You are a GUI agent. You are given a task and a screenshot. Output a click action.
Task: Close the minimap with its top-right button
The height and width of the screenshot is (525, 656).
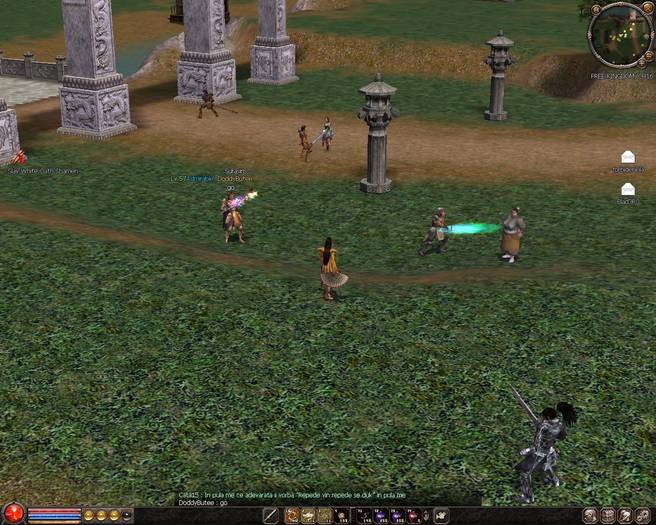[x=645, y=9]
